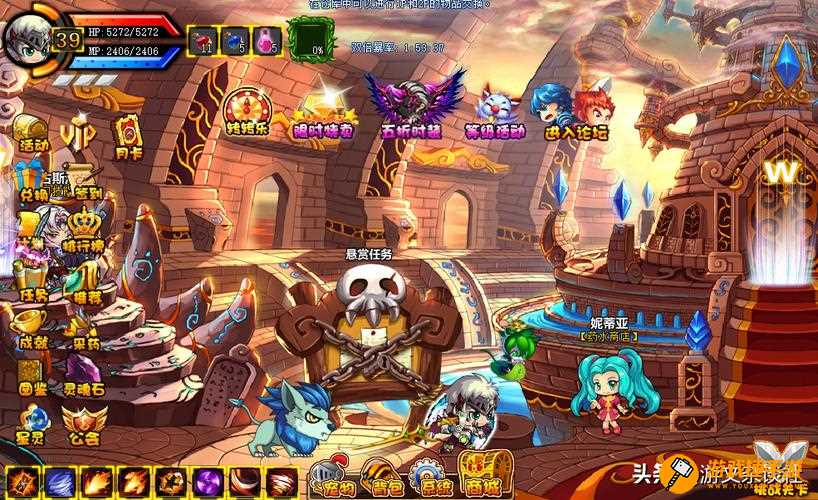Use the red health potion slot
The height and width of the screenshot is (500, 818).
click(205, 40)
